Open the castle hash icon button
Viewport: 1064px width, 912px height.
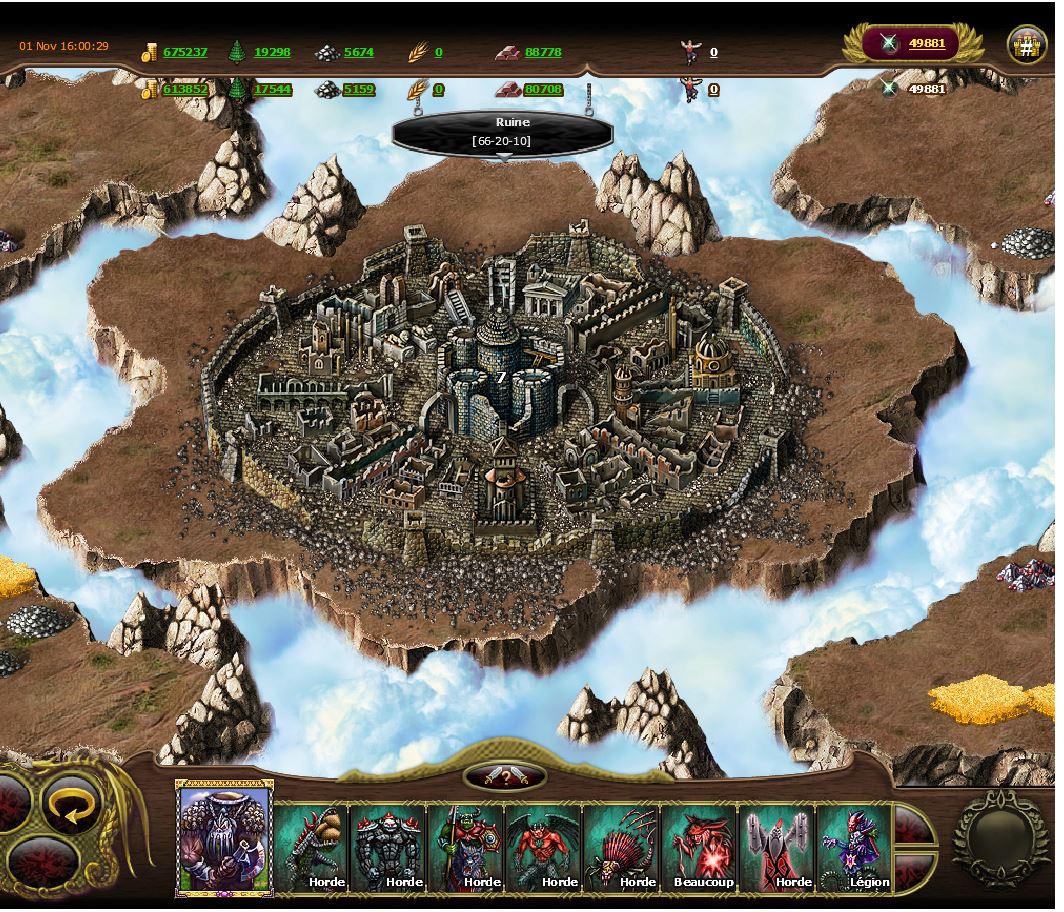[x=1027, y=45]
